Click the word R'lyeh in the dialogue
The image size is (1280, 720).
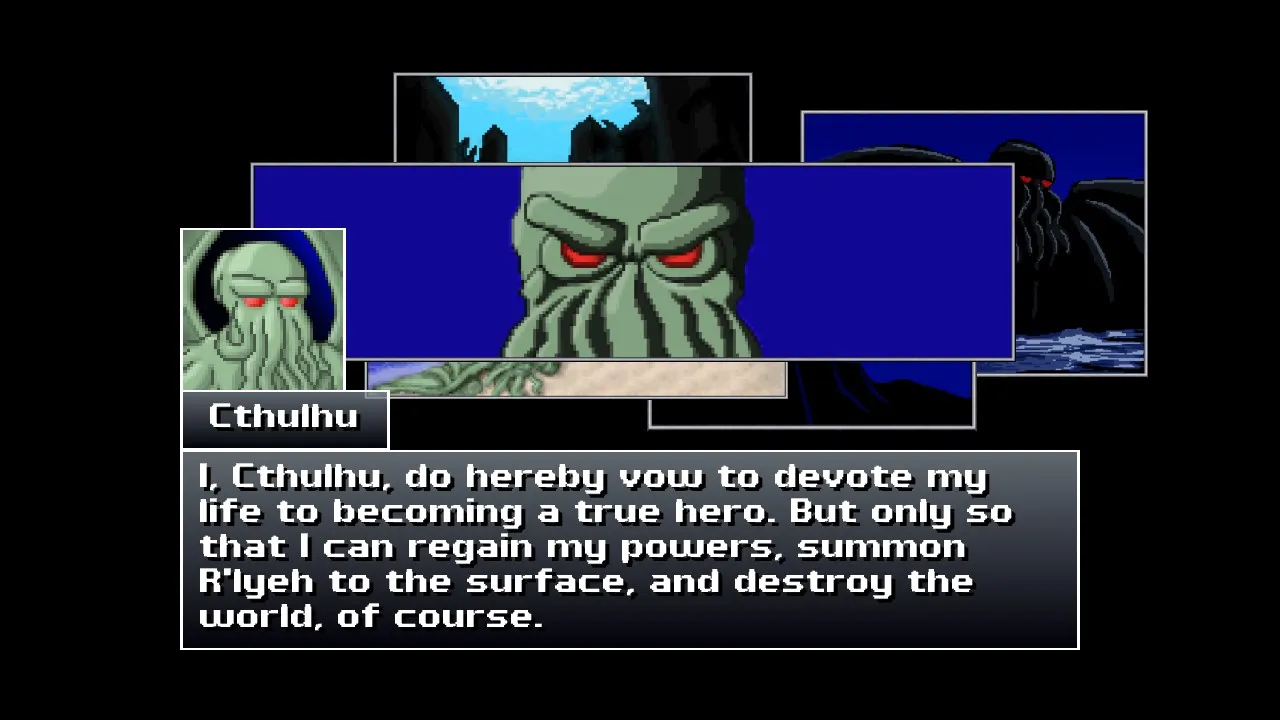254,581
